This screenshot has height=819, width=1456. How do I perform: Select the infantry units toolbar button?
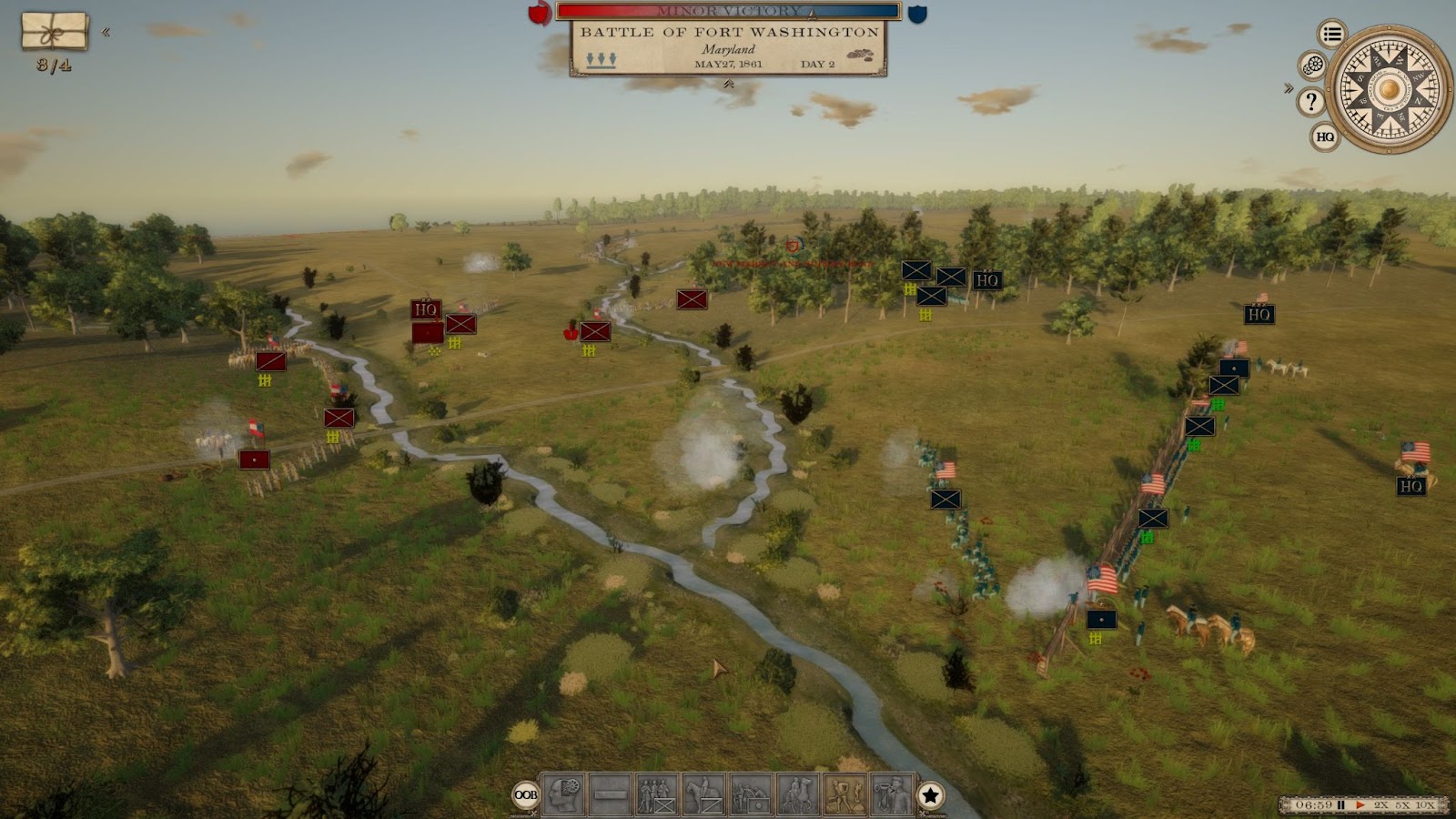[x=657, y=794]
